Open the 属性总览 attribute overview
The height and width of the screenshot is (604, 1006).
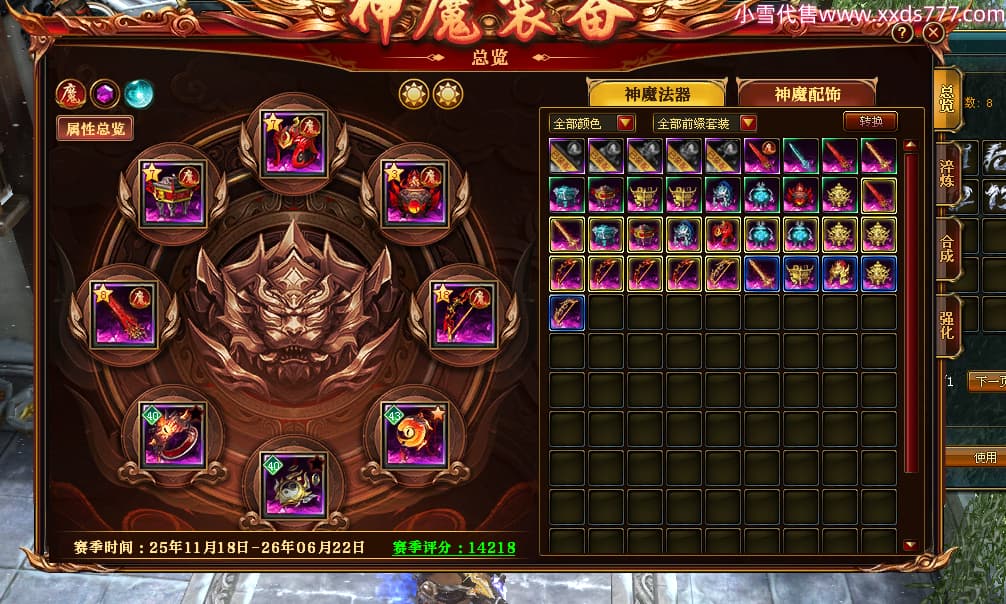(95, 128)
